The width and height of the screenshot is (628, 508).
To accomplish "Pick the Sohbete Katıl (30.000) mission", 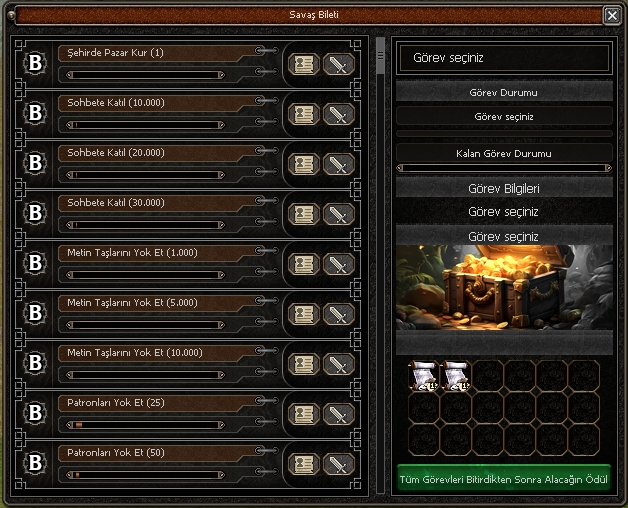I will click(x=150, y=203).
